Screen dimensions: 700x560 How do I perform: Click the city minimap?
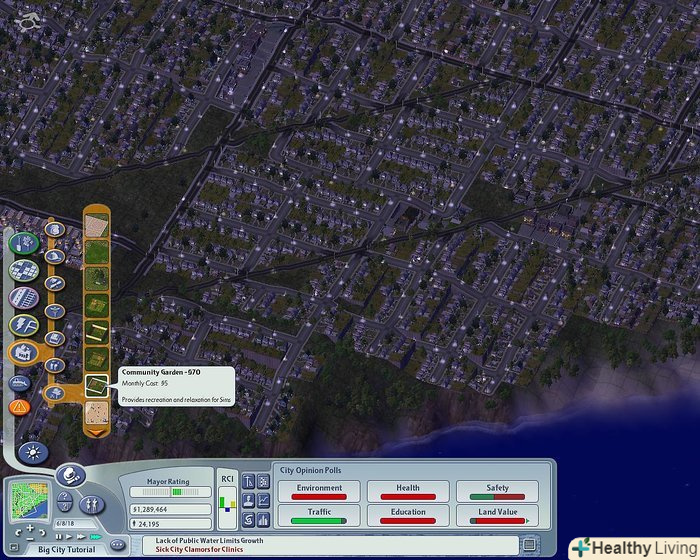click(x=29, y=500)
